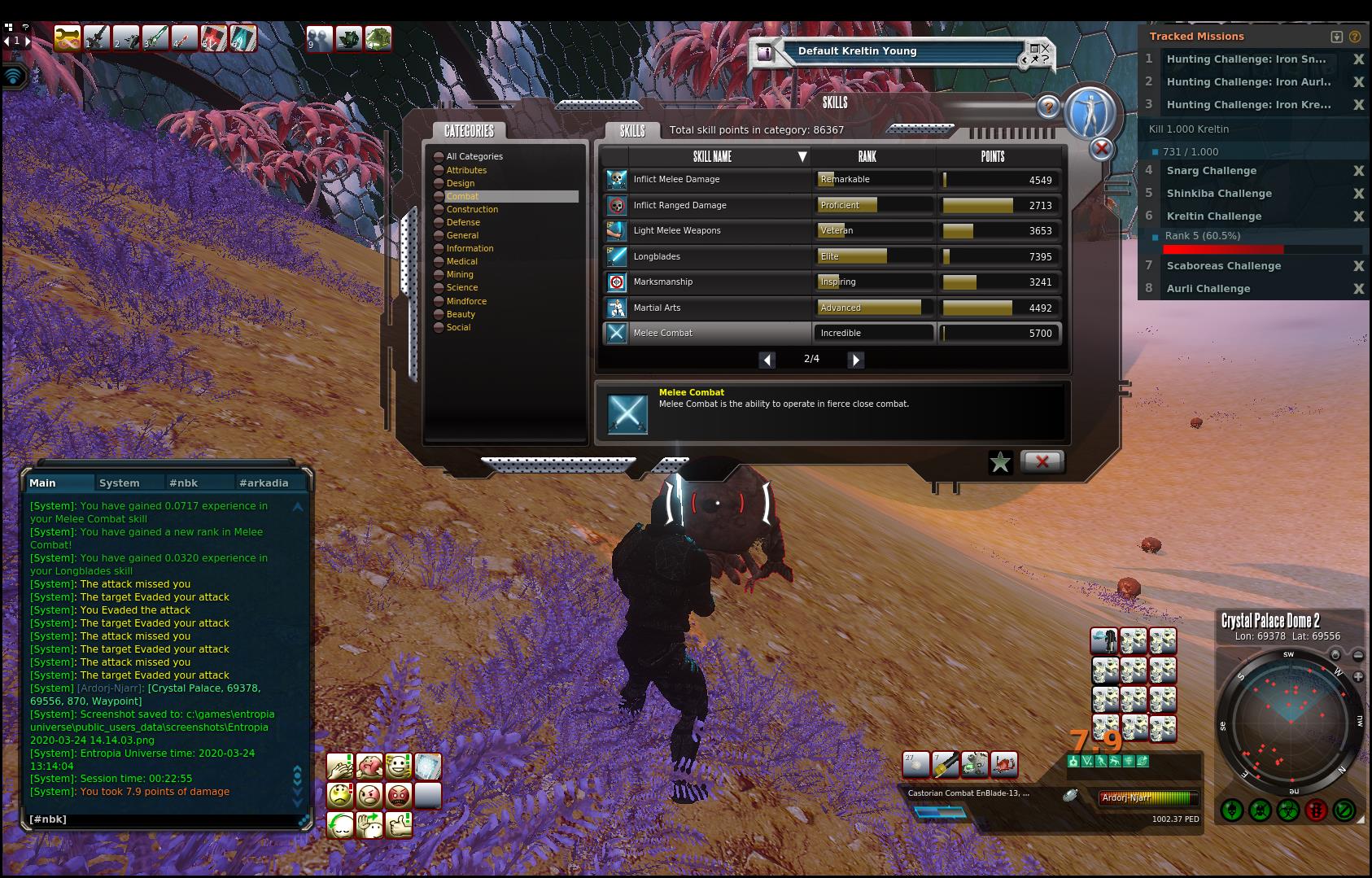Select the Martial Arts skill row
This screenshot has height=878, width=1372.
[x=708, y=308]
